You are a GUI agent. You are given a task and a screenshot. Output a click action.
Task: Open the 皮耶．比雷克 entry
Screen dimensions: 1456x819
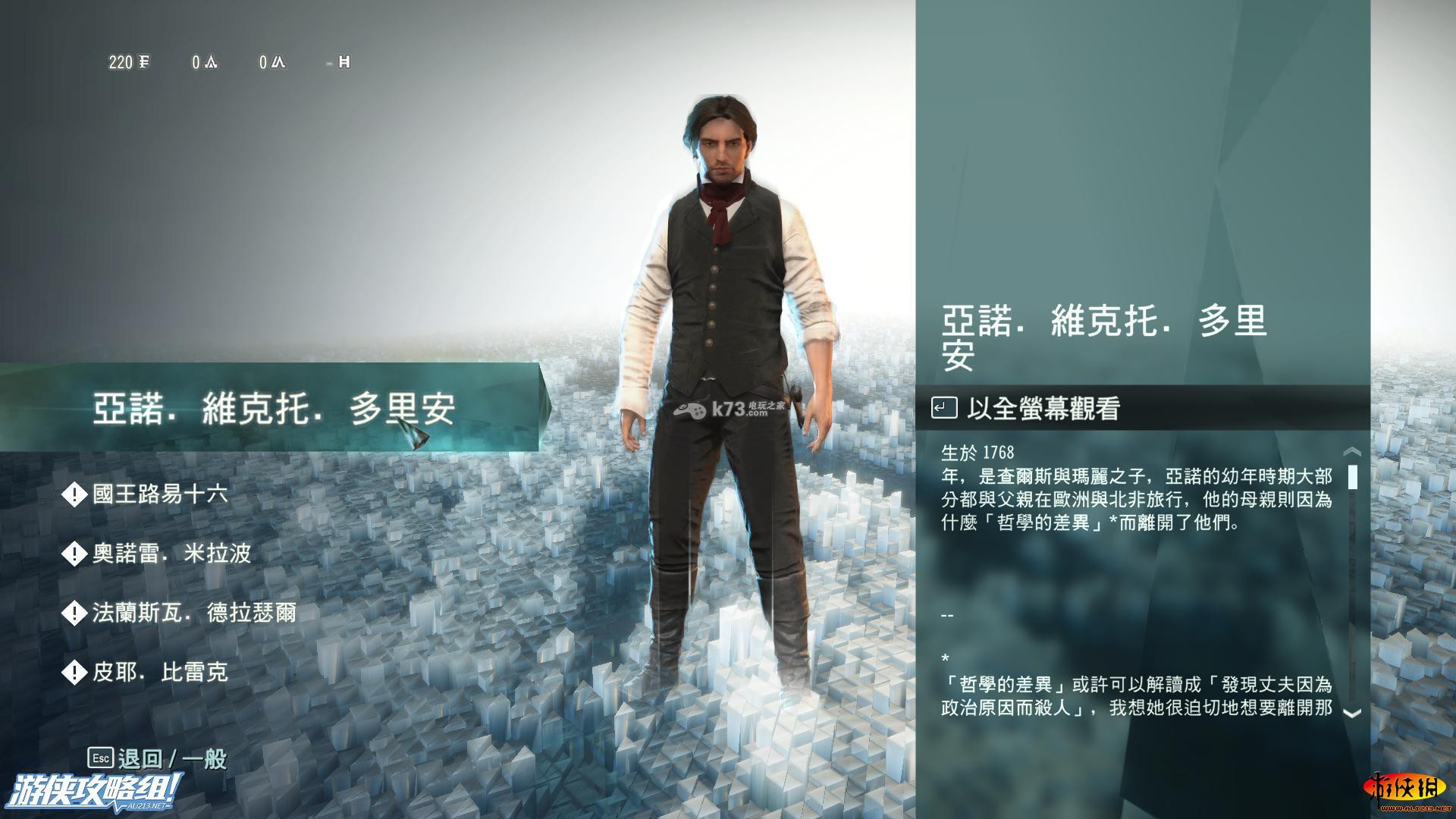click(159, 672)
